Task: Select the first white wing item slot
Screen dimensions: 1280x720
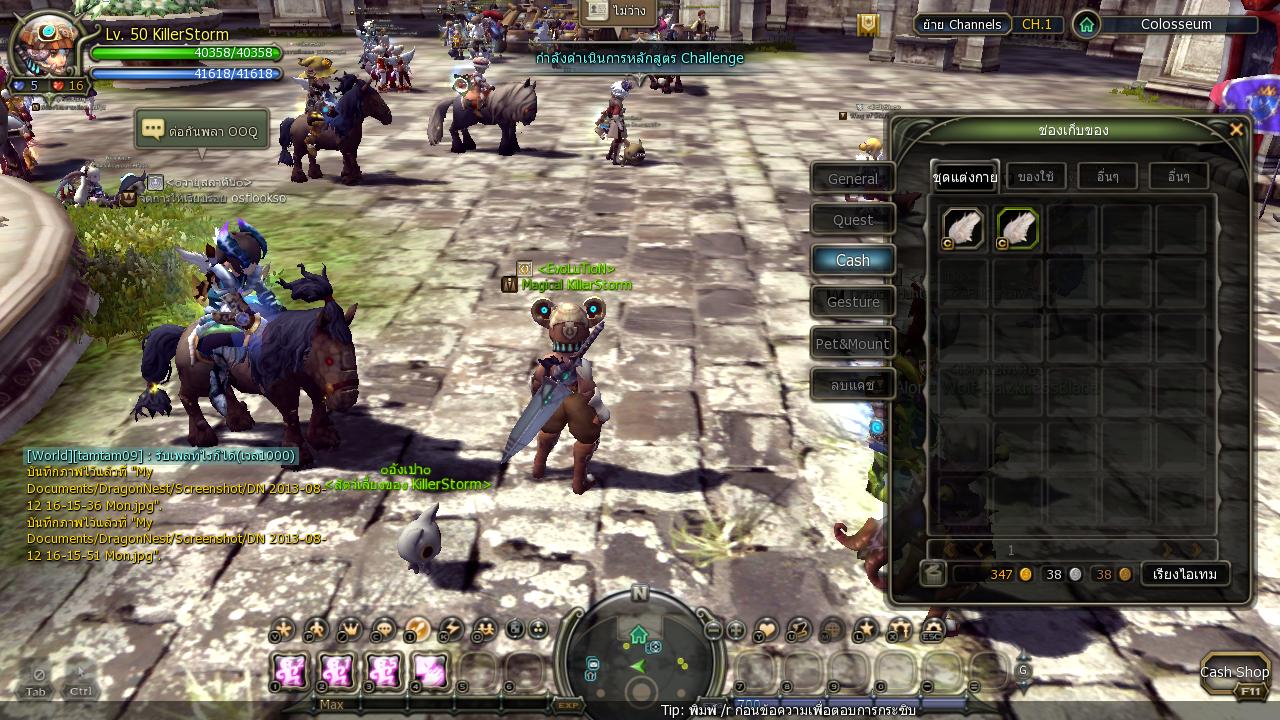Action: pos(962,229)
